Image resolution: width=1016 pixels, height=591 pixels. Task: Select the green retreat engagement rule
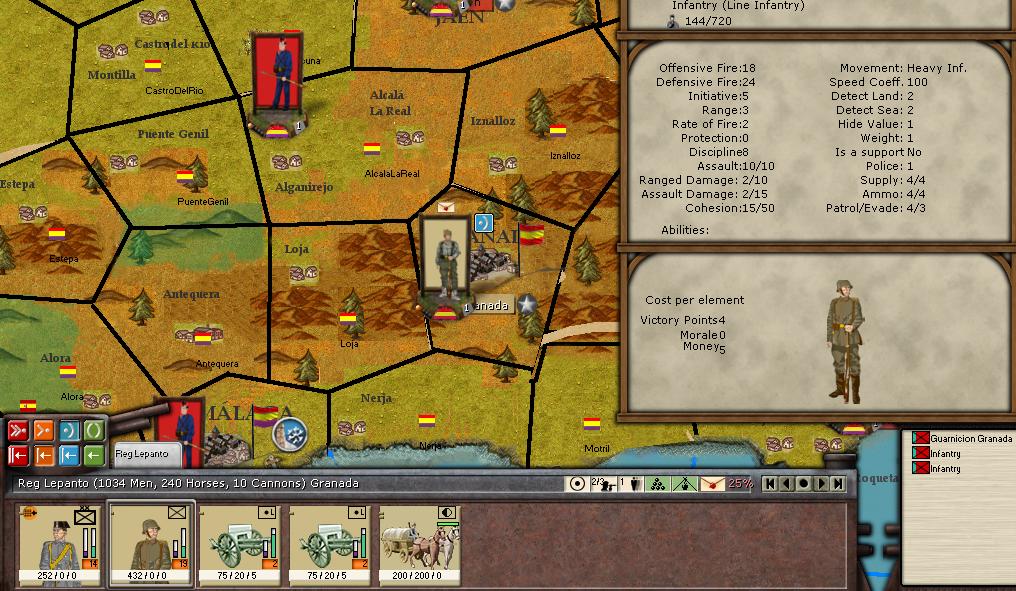pyautogui.click(x=94, y=456)
